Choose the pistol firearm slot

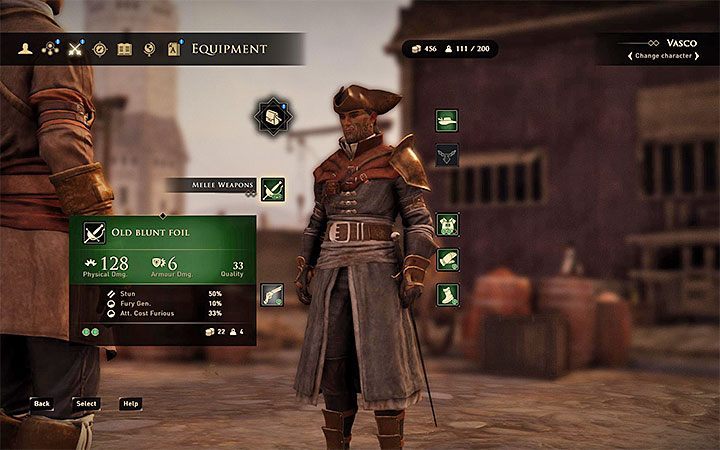(x=272, y=293)
